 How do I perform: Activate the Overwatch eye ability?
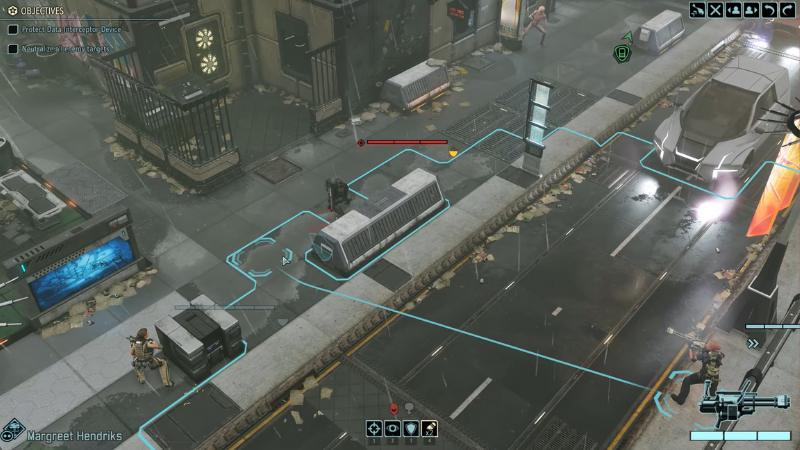click(392, 430)
